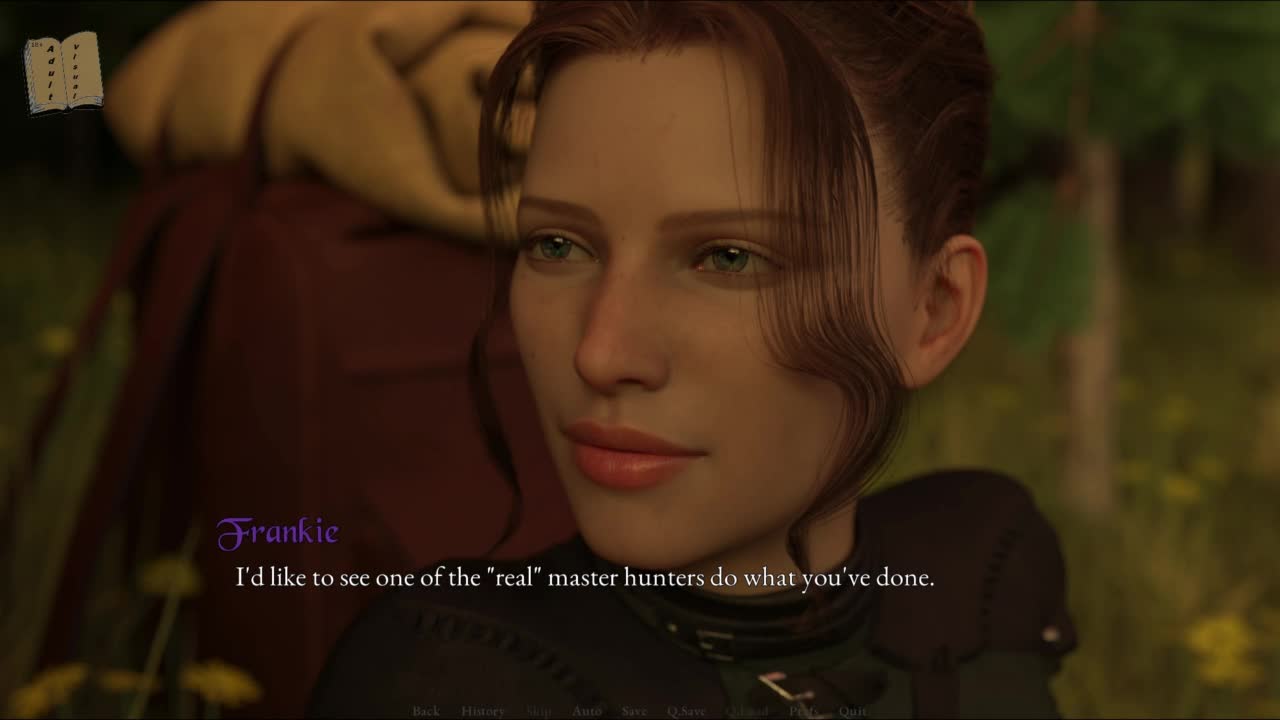Click the Adult Visual book icon
Image resolution: width=1280 pixels, height=720 pixels.
point(63,72)
